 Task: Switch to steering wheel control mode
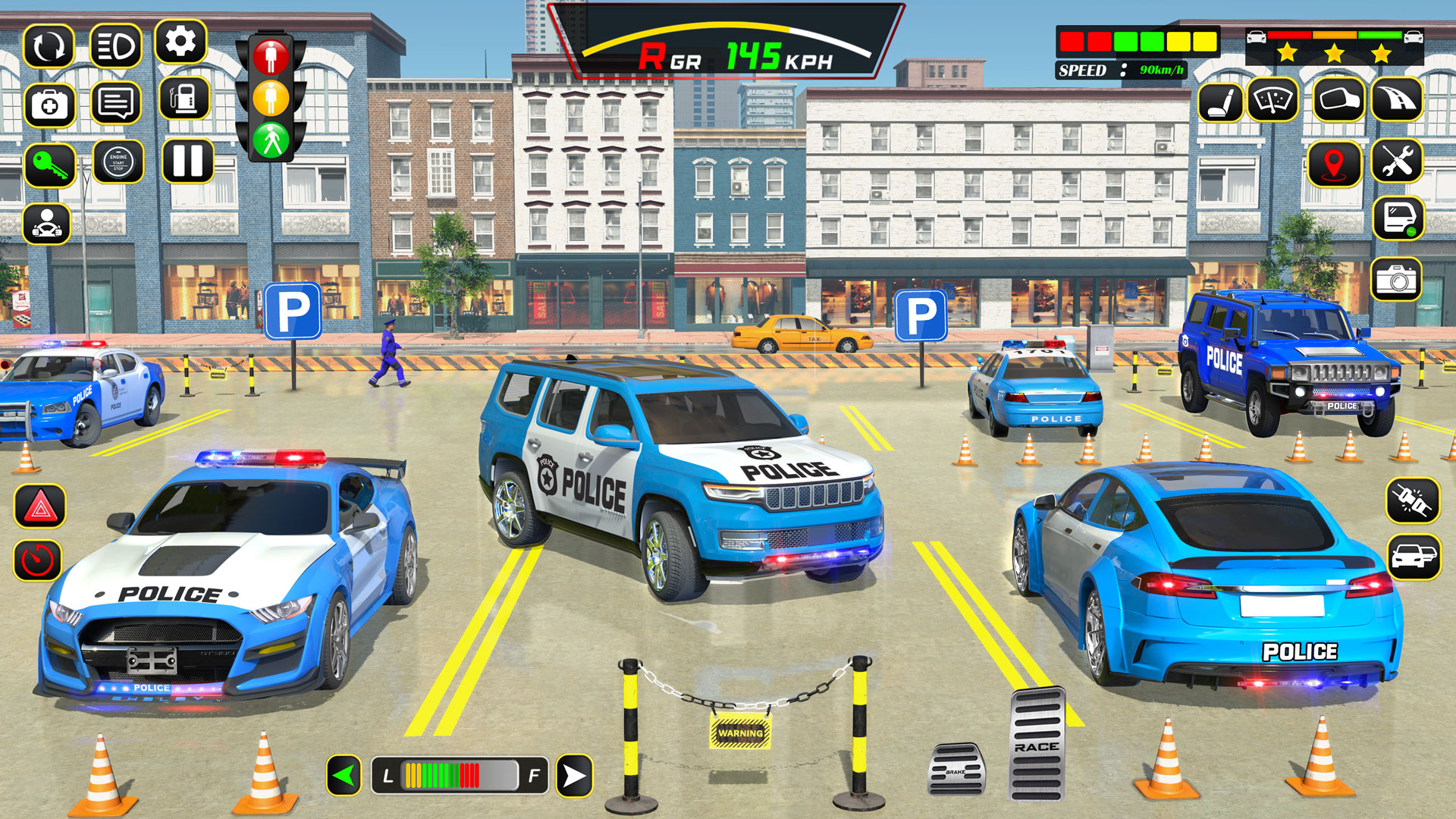click(x=47, y=224)
